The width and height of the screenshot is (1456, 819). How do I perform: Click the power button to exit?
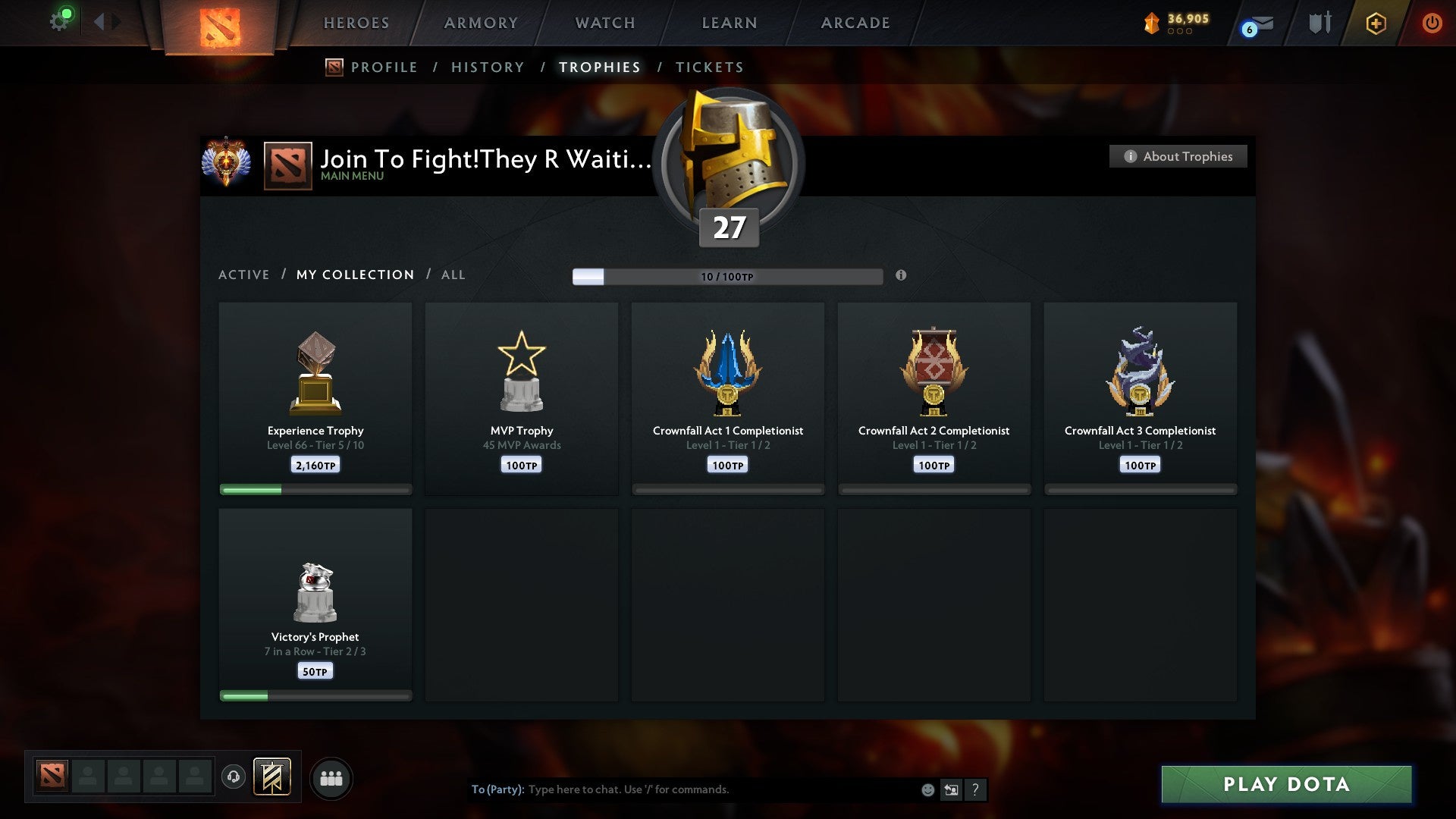click(1432, 23)
